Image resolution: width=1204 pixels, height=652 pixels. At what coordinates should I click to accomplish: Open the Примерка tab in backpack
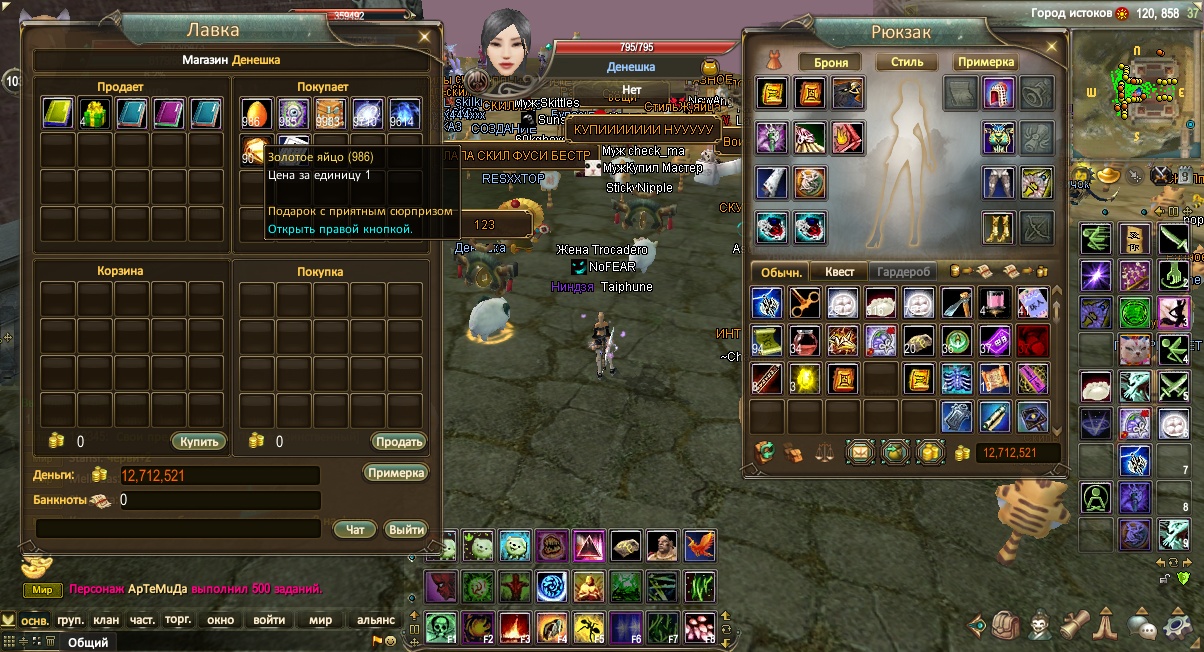pyautogui.click(x=986, y=62)
